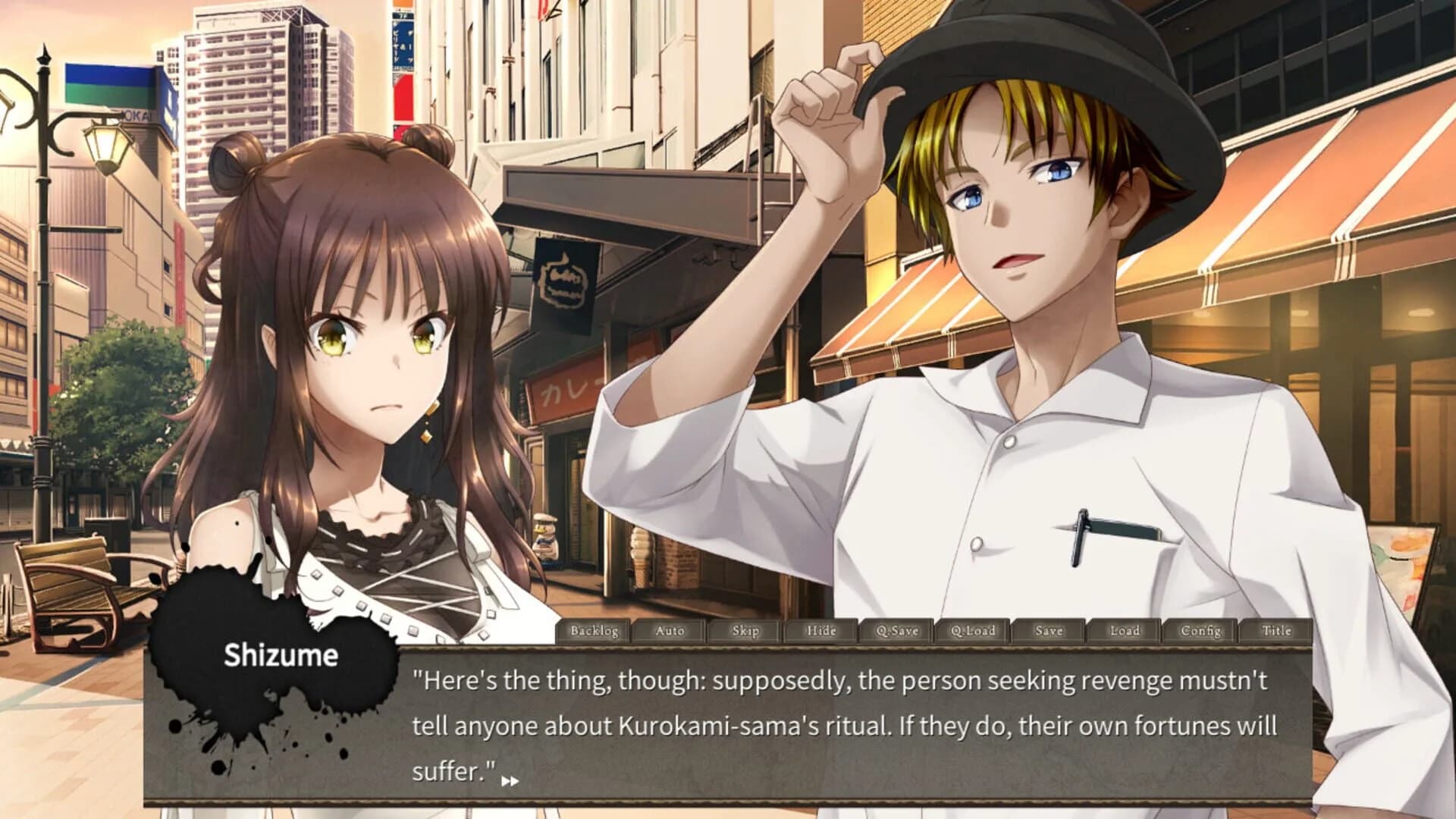Image resolution: width=1456 pixels, height=819 pixels.
Task: Click the Q.Save label in the top row
Action: point(898,630)
